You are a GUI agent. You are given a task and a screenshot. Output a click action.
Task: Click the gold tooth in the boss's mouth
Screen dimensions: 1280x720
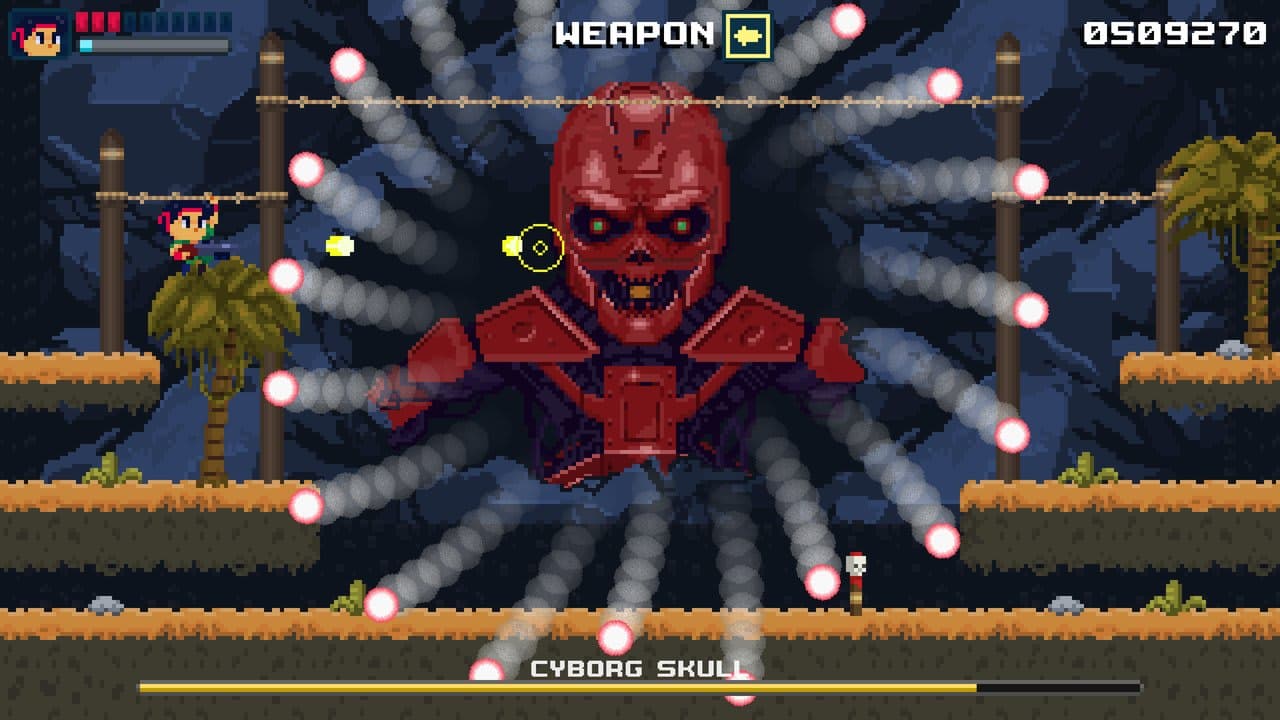(640, 291)
